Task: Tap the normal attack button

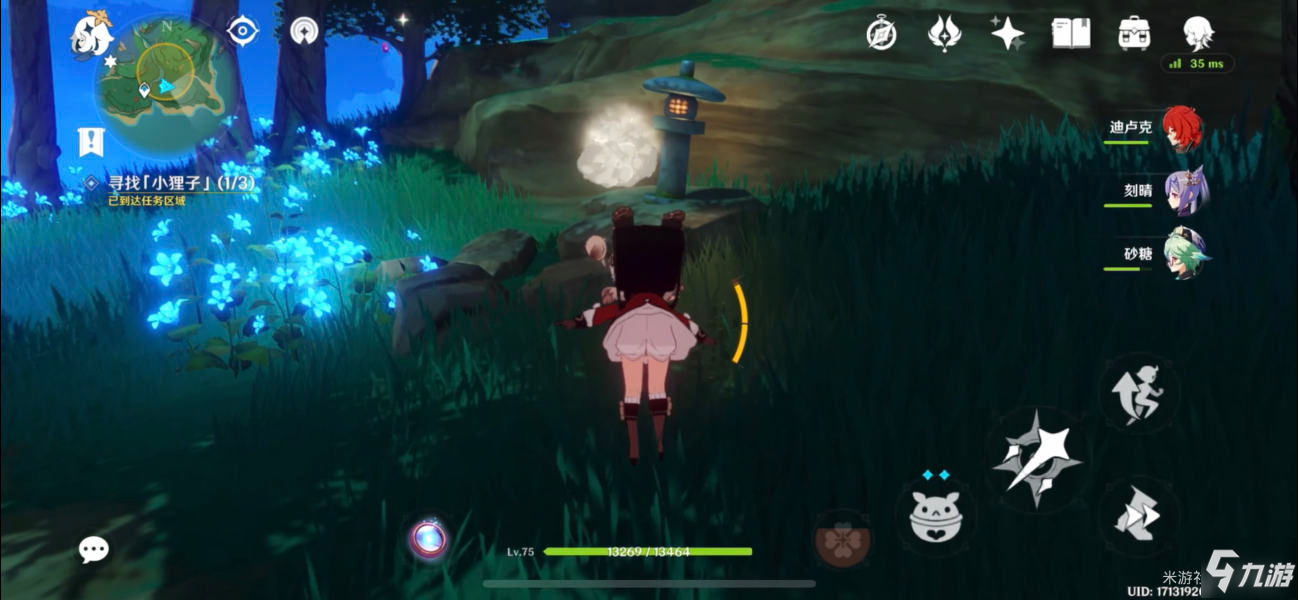Action: tap(1036, 459)
